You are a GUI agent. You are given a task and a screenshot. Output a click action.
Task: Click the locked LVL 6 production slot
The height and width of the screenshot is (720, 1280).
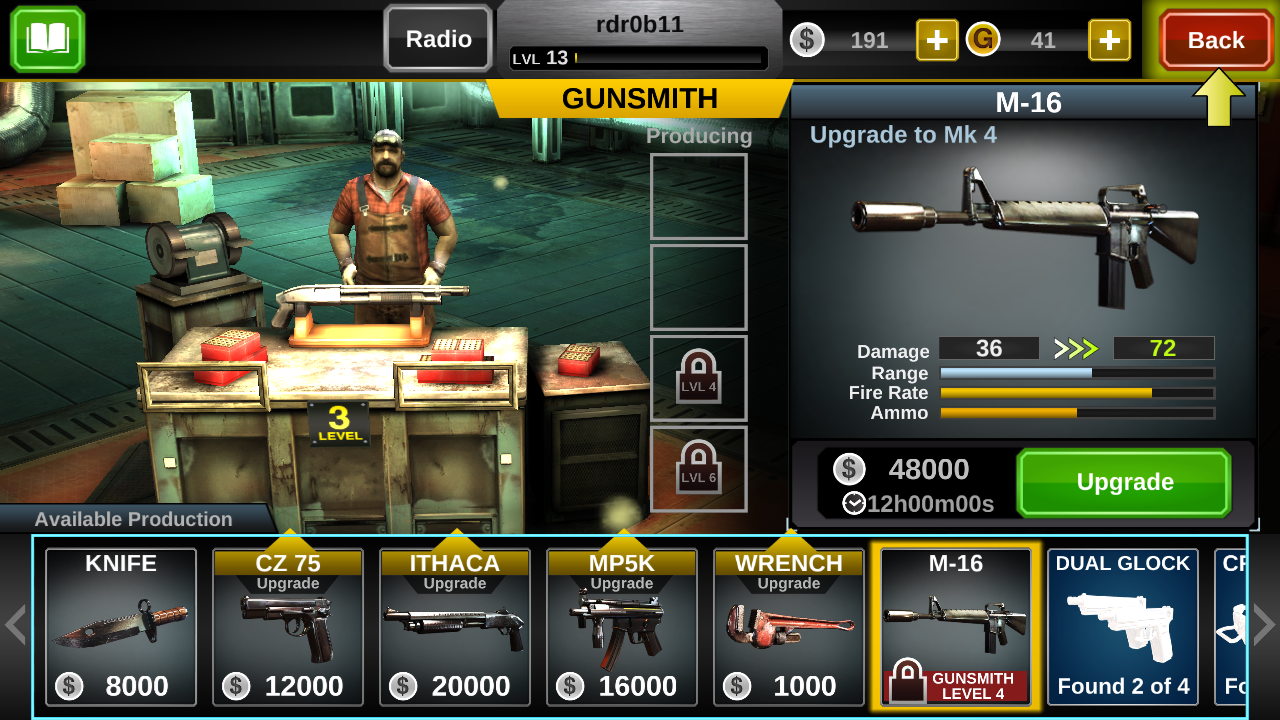(x=698, y=468)
